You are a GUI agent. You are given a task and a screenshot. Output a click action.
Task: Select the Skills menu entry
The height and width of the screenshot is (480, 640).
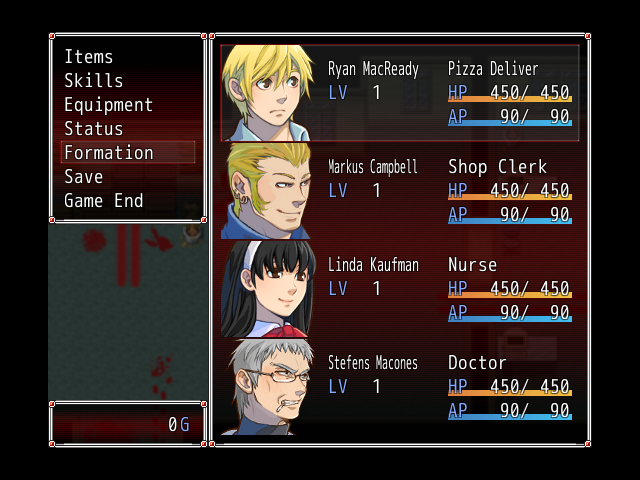coord(94,81)
